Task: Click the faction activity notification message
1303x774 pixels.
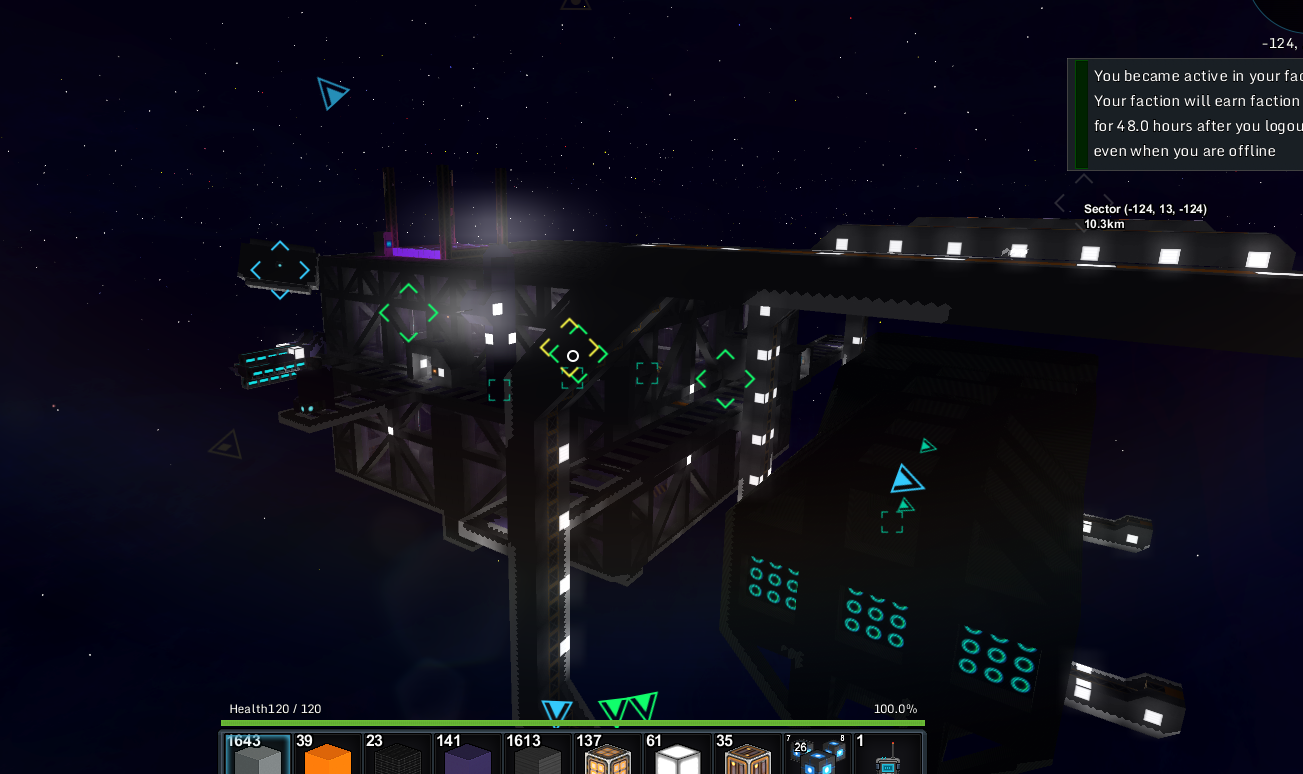Action: [x=1190, y=113]
